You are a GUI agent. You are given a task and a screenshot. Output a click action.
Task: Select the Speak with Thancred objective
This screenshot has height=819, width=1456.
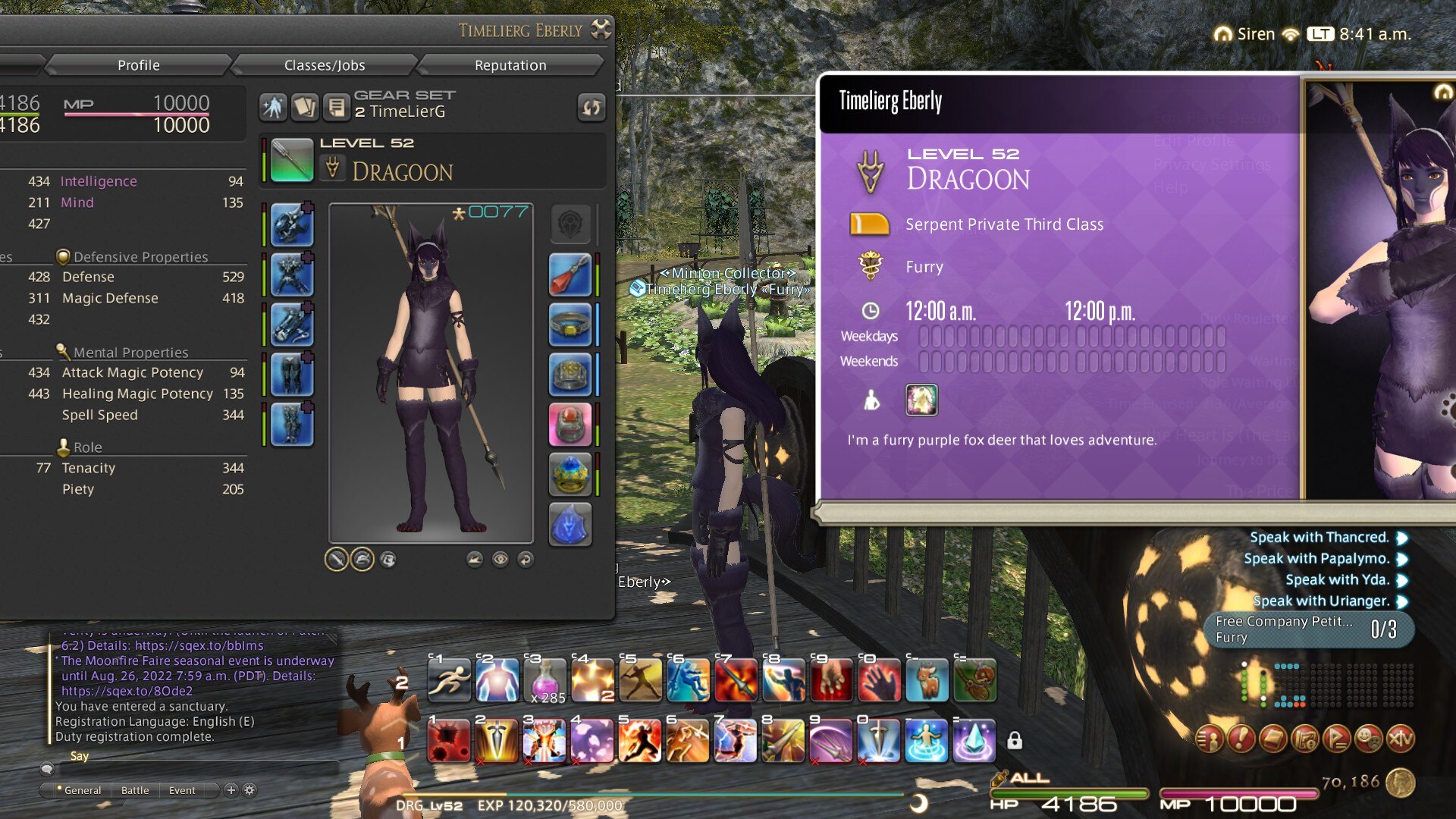pyautogui.click(x=1319, y=538)
